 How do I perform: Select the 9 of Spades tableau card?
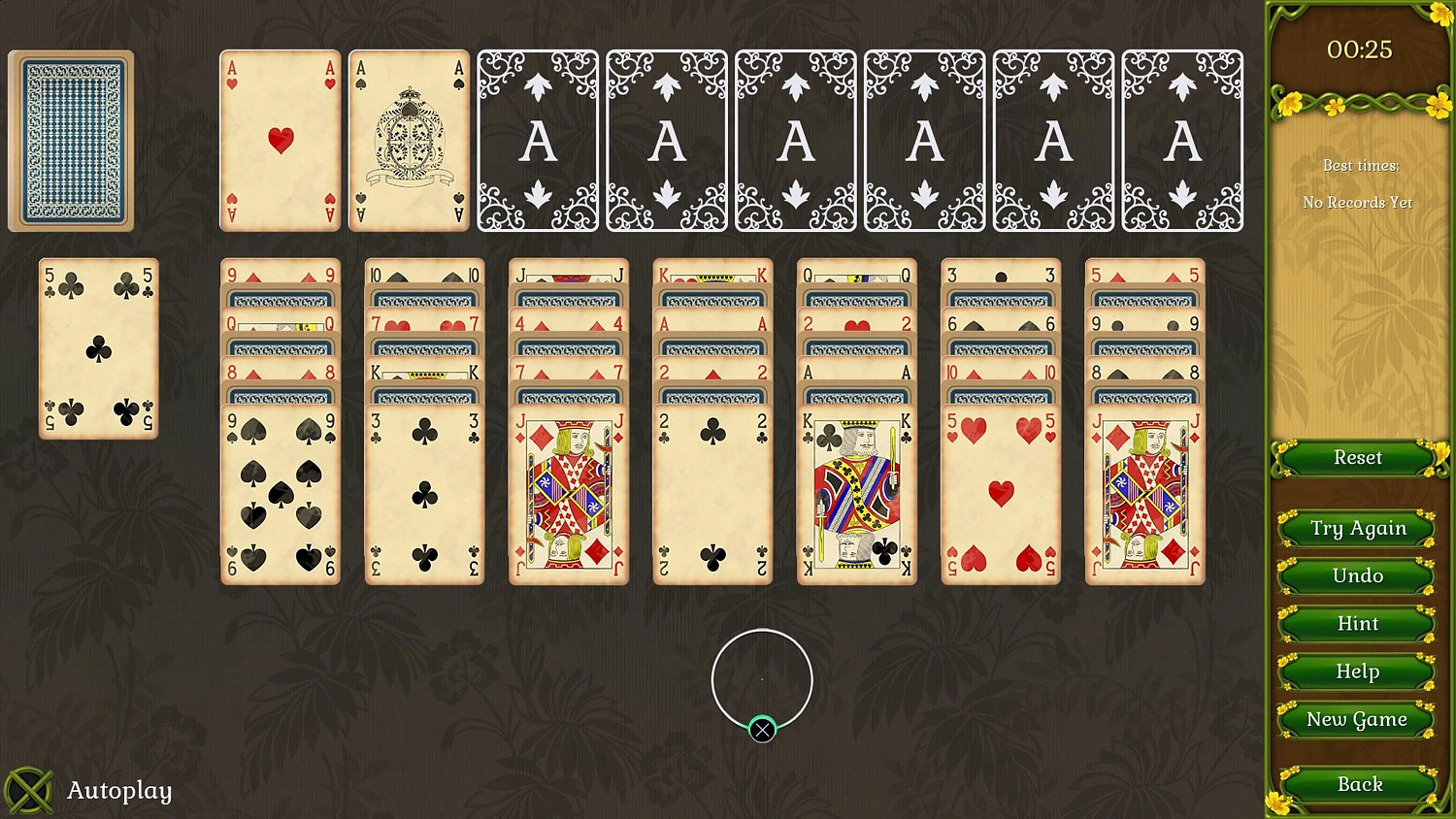280,495
